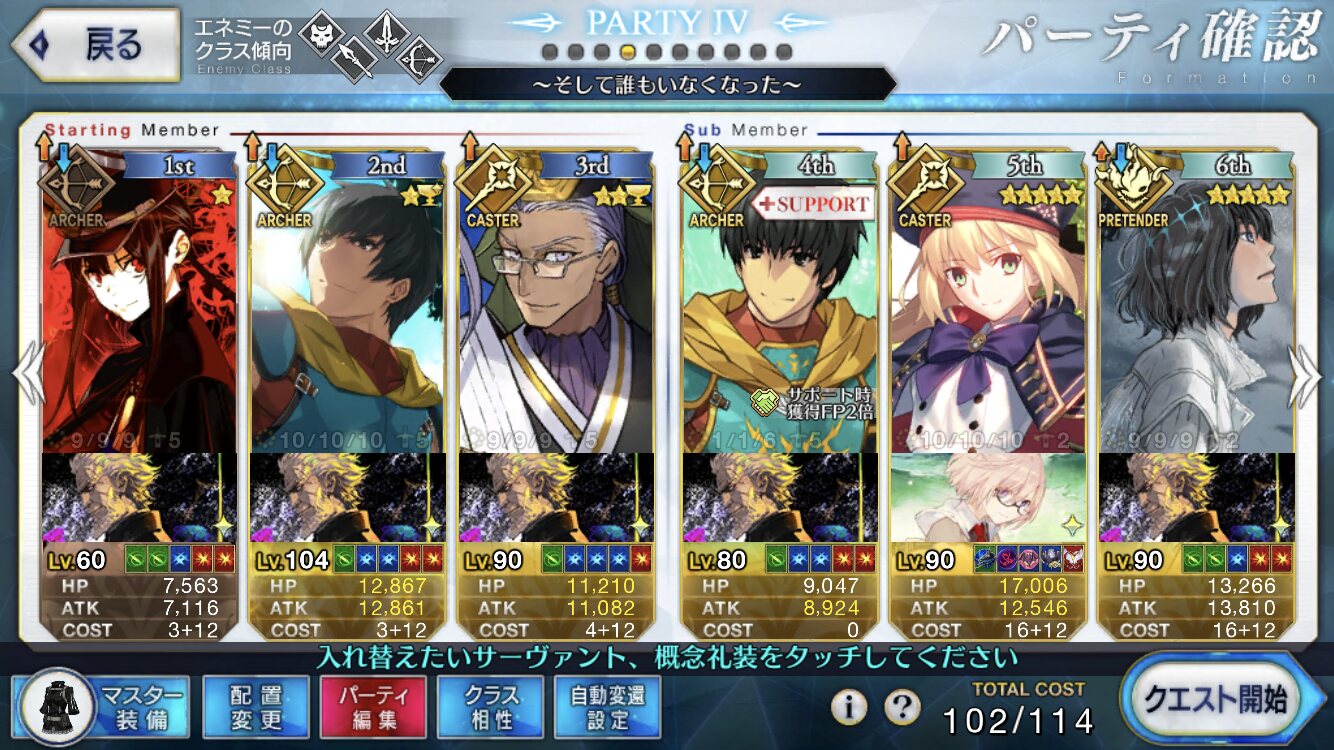Switch to next party with right arrow
The width and height of the screenshot is (1334, 750).
coord(1306,375)
